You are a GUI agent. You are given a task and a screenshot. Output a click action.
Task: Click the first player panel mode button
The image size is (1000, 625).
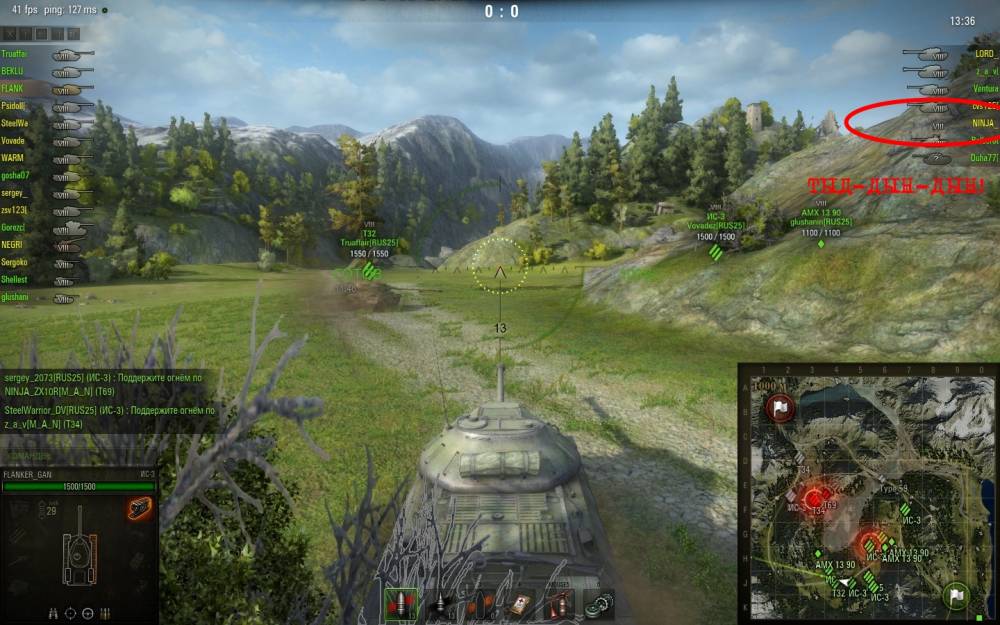10,34
